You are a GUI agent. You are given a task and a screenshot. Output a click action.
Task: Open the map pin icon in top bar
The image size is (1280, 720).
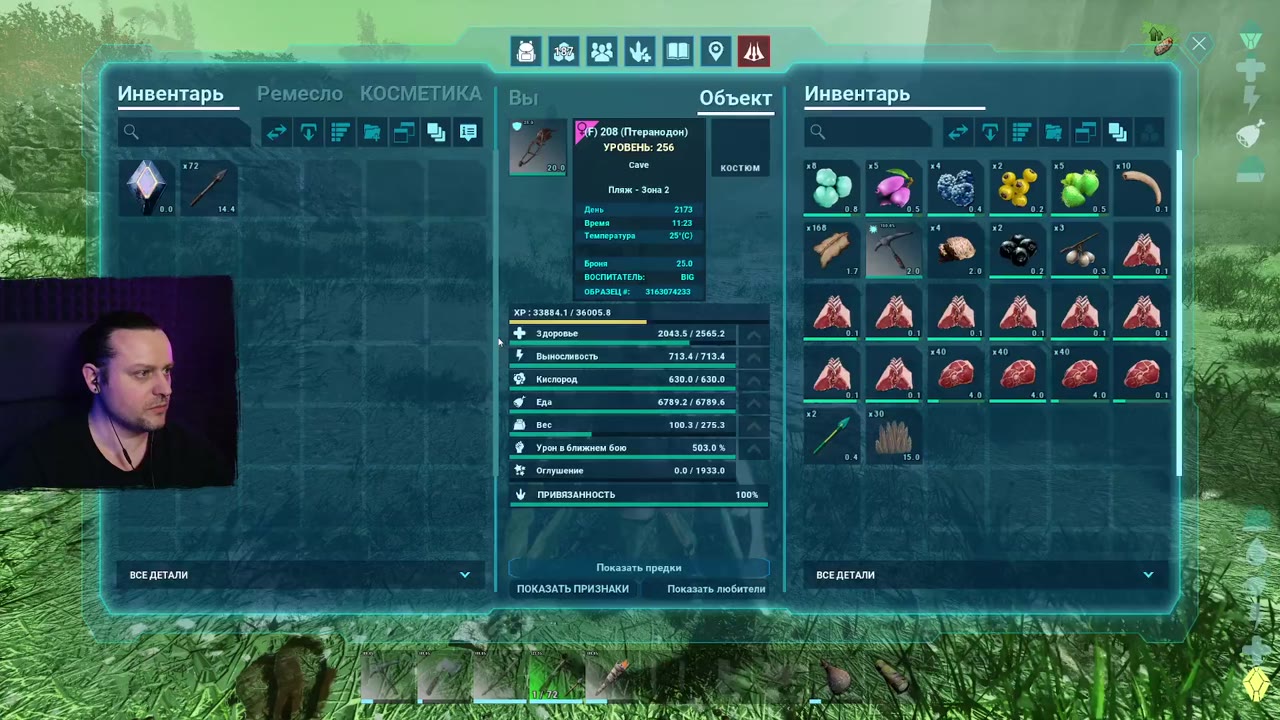pos(716,52)
